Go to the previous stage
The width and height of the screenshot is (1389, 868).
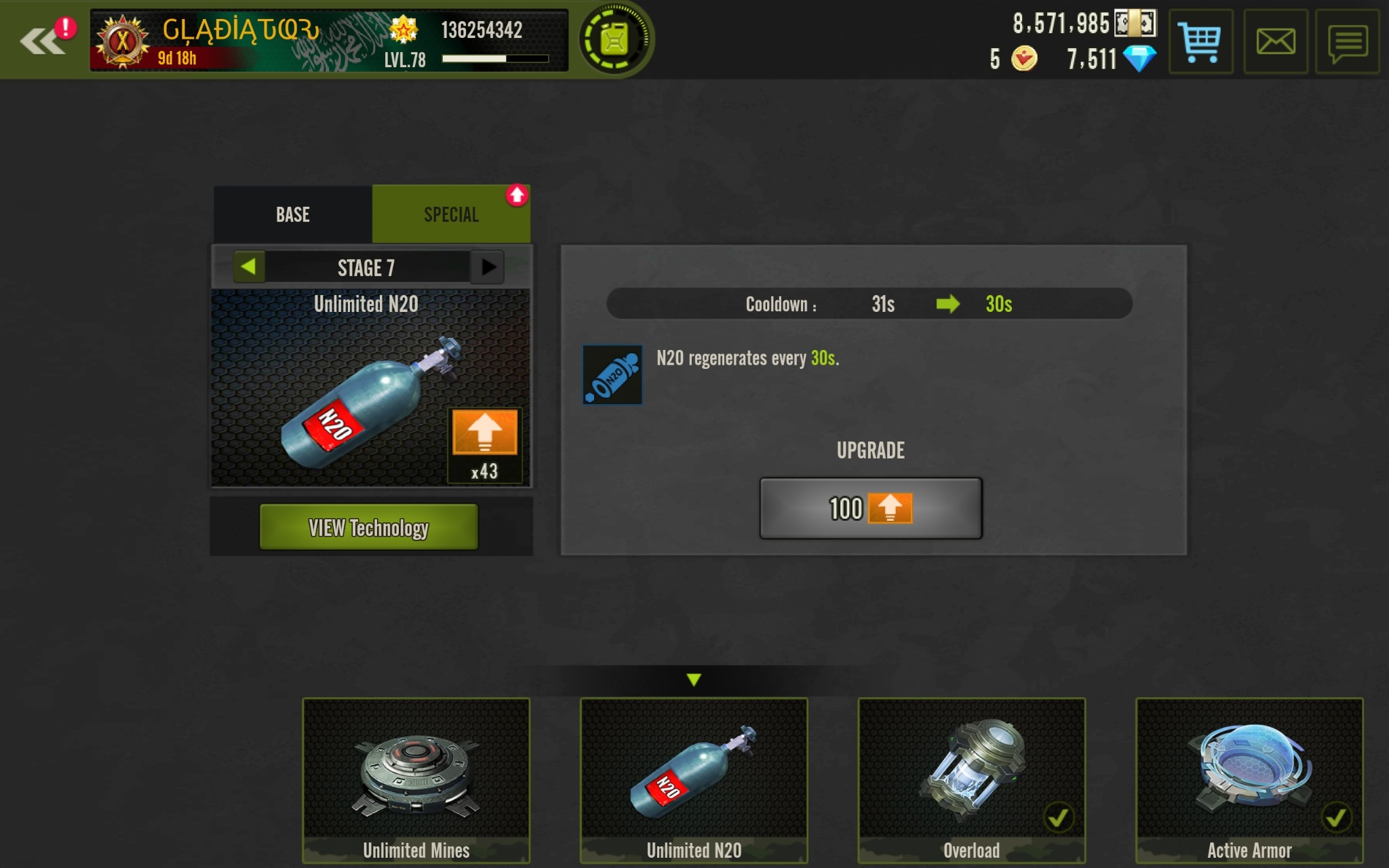tap(248, 267)
